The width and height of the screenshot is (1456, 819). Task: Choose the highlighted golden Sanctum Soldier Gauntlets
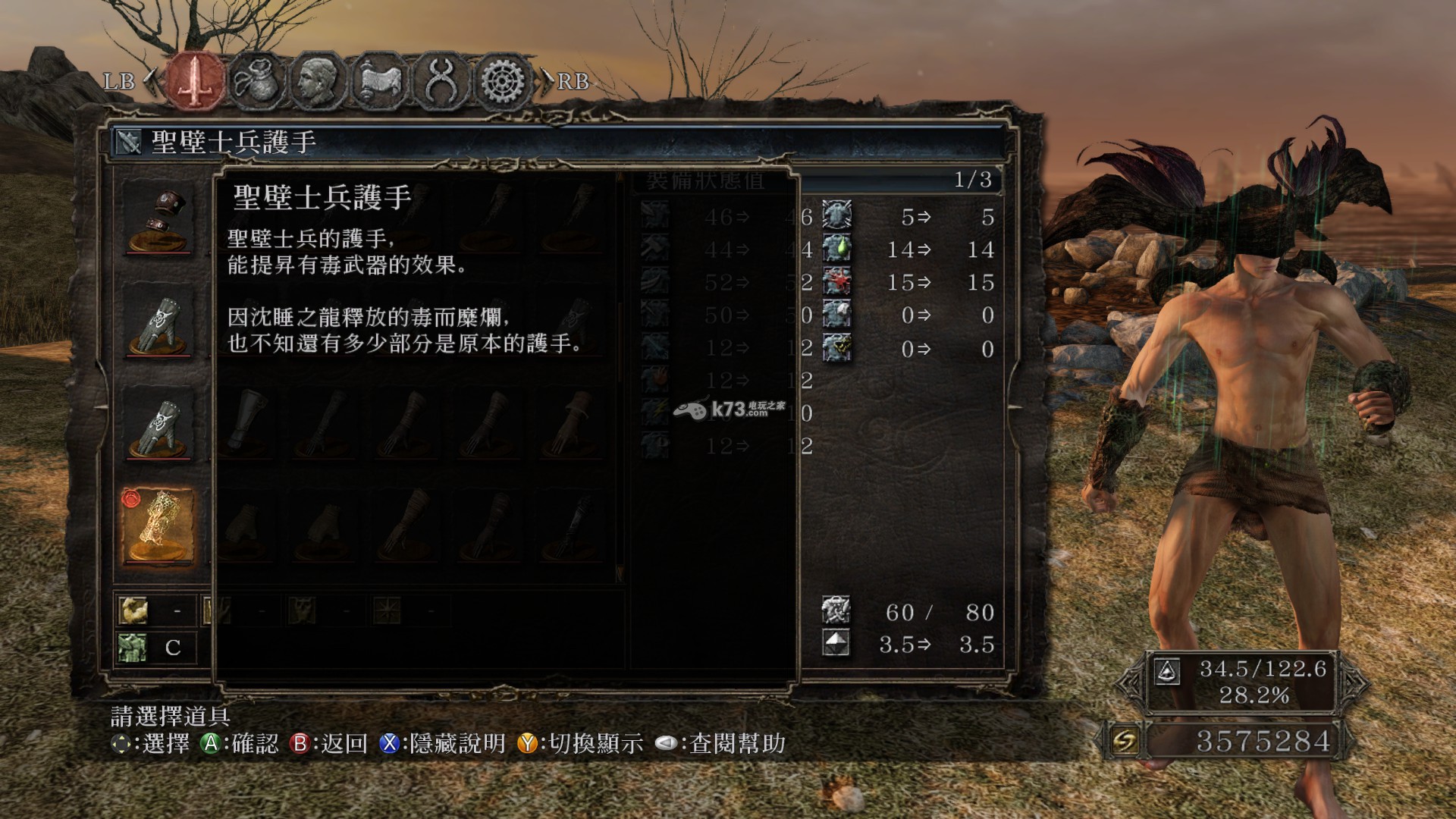click(x=158, y=526)
